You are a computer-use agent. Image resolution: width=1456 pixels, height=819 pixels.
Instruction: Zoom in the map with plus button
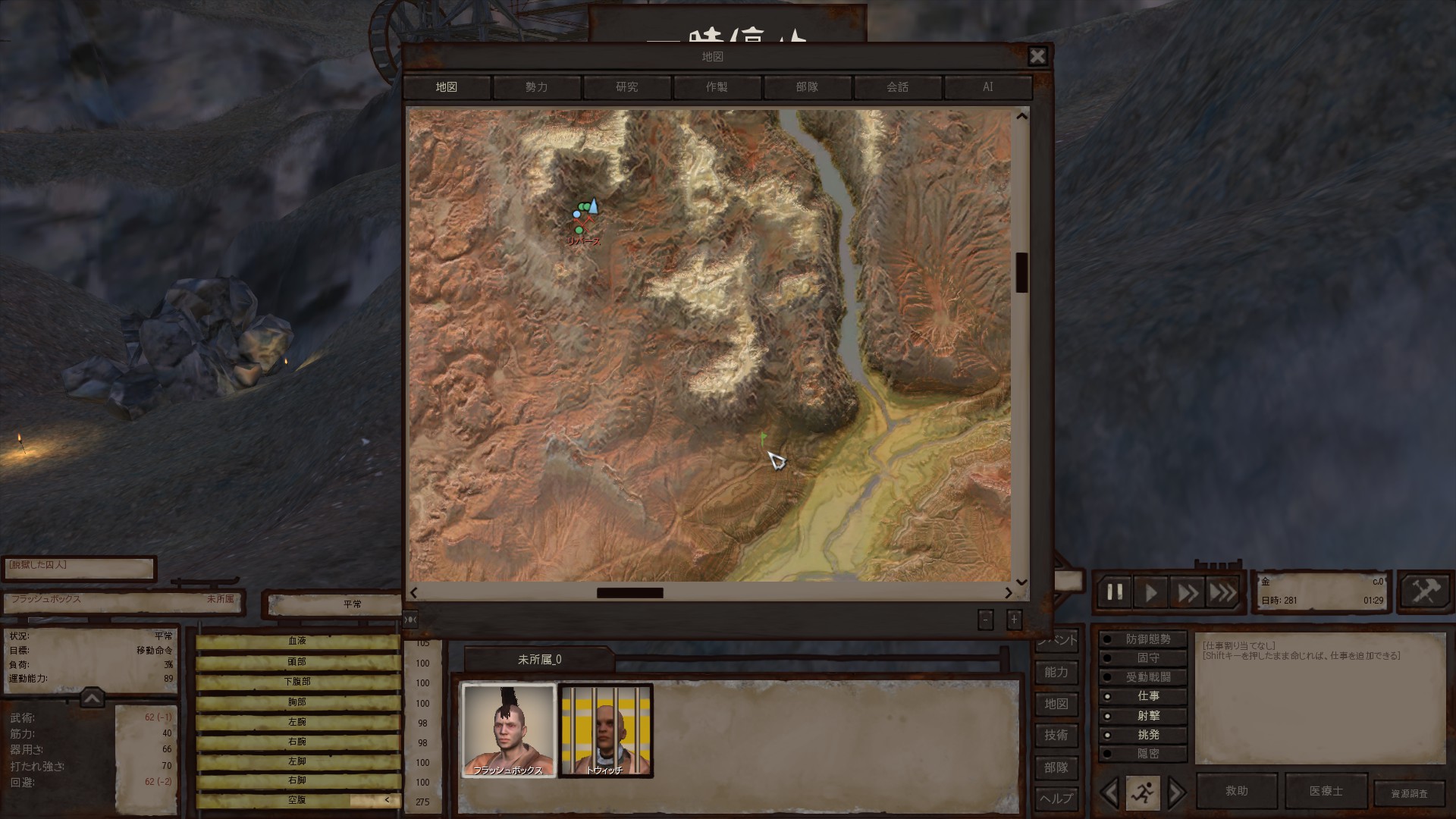(1014, 620)
